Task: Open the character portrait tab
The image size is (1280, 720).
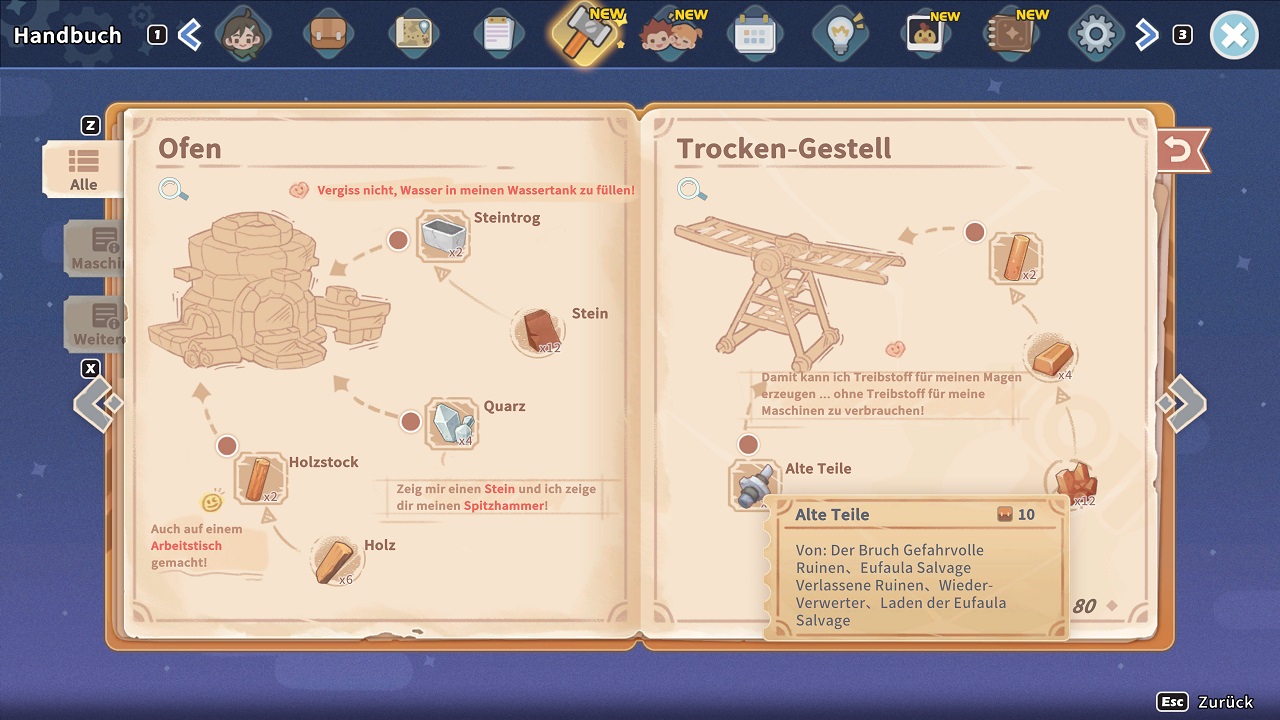Action: [x=243, y=35]
